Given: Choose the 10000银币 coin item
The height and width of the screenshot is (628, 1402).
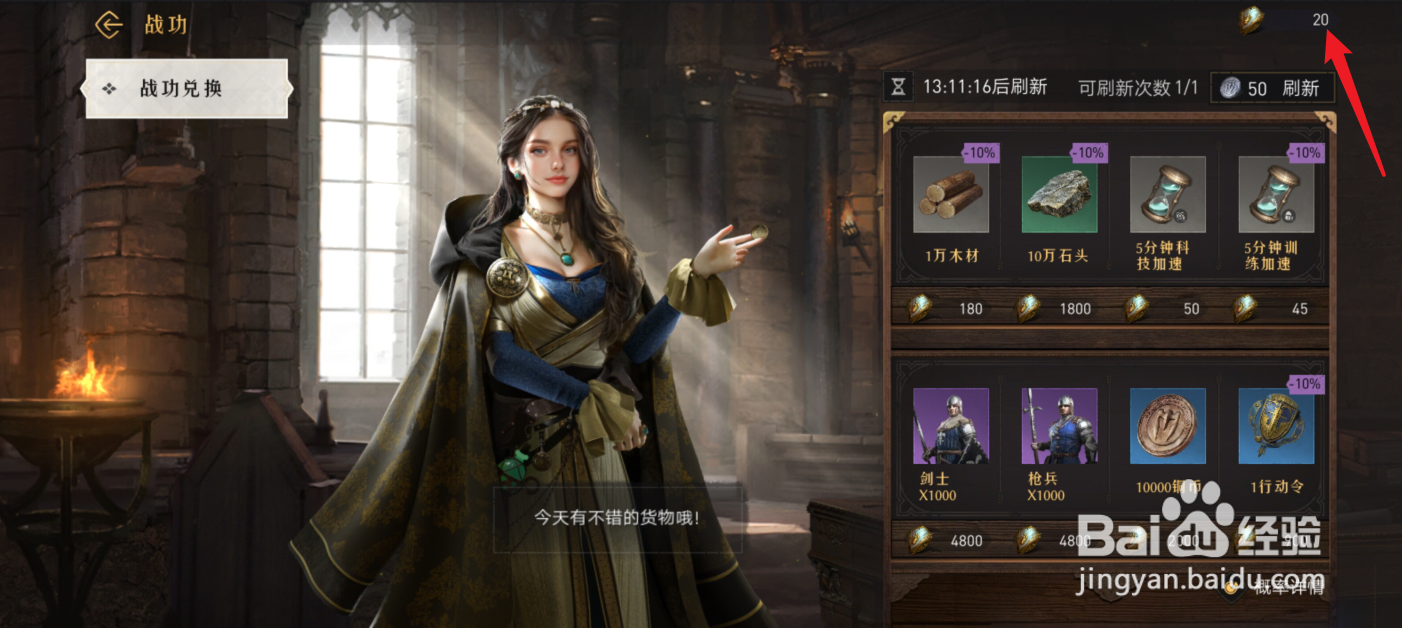Looking at the screenshot, I should (1168, 427).
